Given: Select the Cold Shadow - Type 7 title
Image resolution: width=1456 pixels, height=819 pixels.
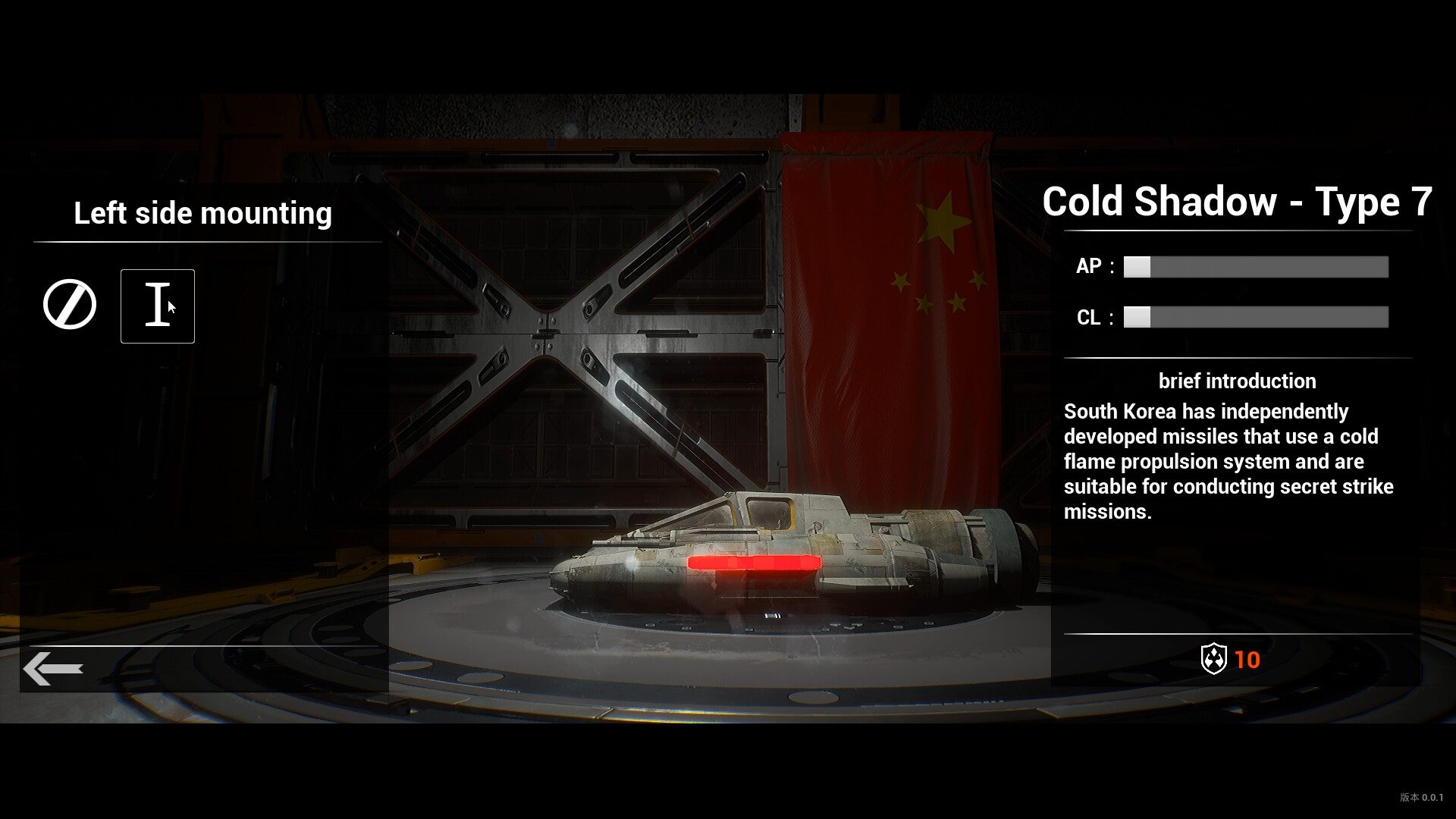Looking at the screenshot, I should click(1238, 202).
